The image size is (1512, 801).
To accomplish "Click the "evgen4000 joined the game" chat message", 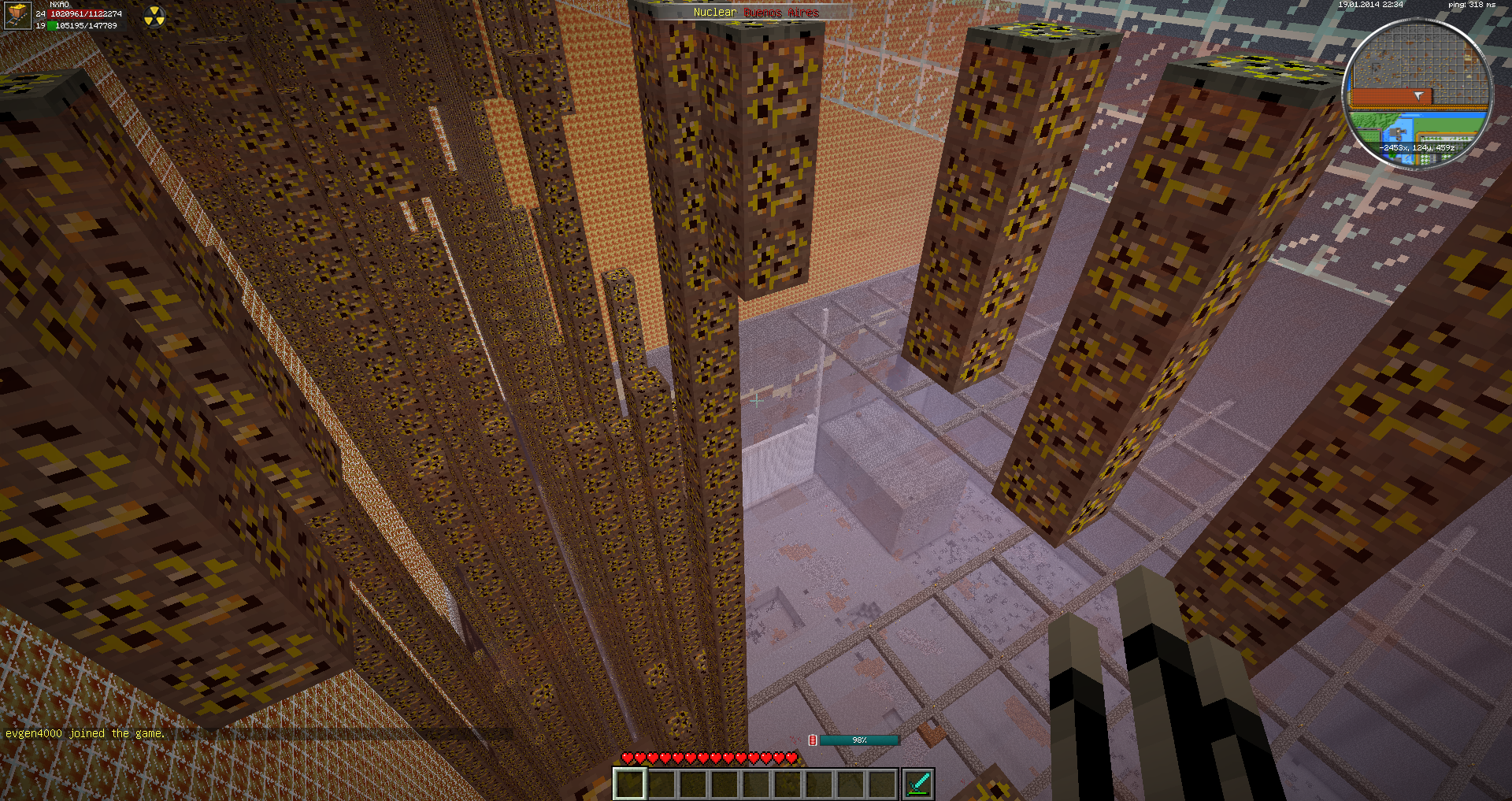I will point(85,733).
